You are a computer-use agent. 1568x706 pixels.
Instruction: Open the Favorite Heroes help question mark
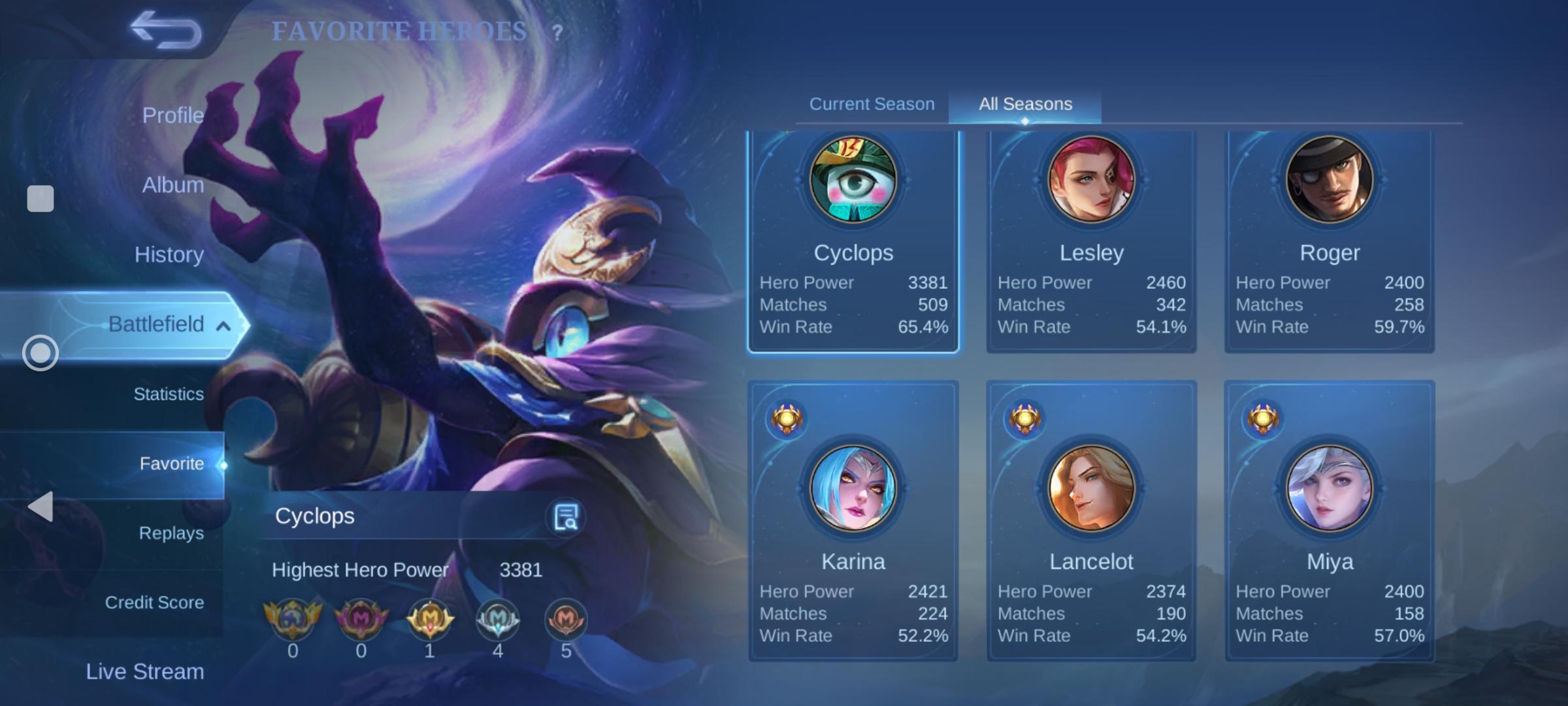pyautogui.click(x=557, y=32)
